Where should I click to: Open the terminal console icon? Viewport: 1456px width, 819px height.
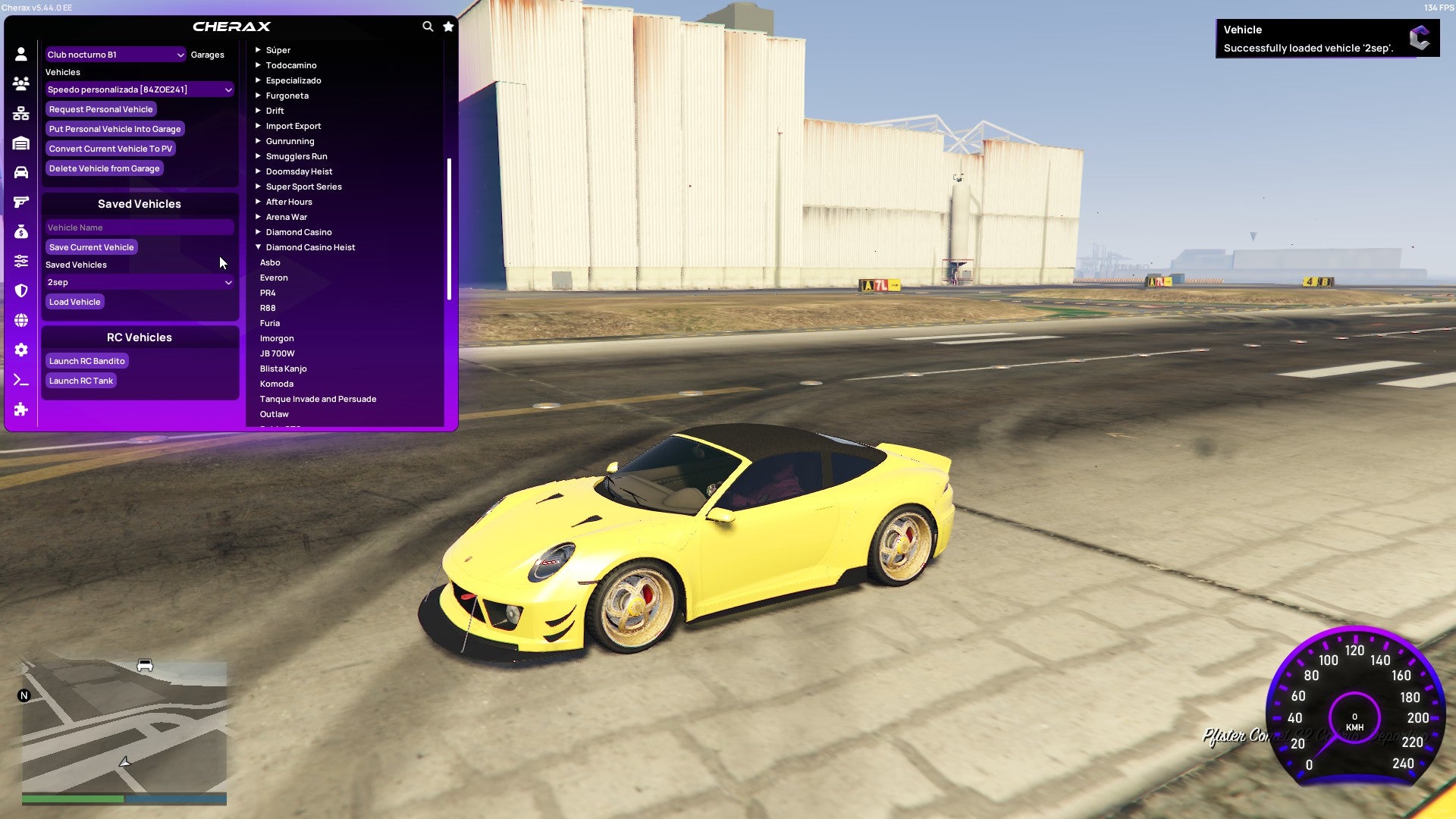click(x=20, y=378)
